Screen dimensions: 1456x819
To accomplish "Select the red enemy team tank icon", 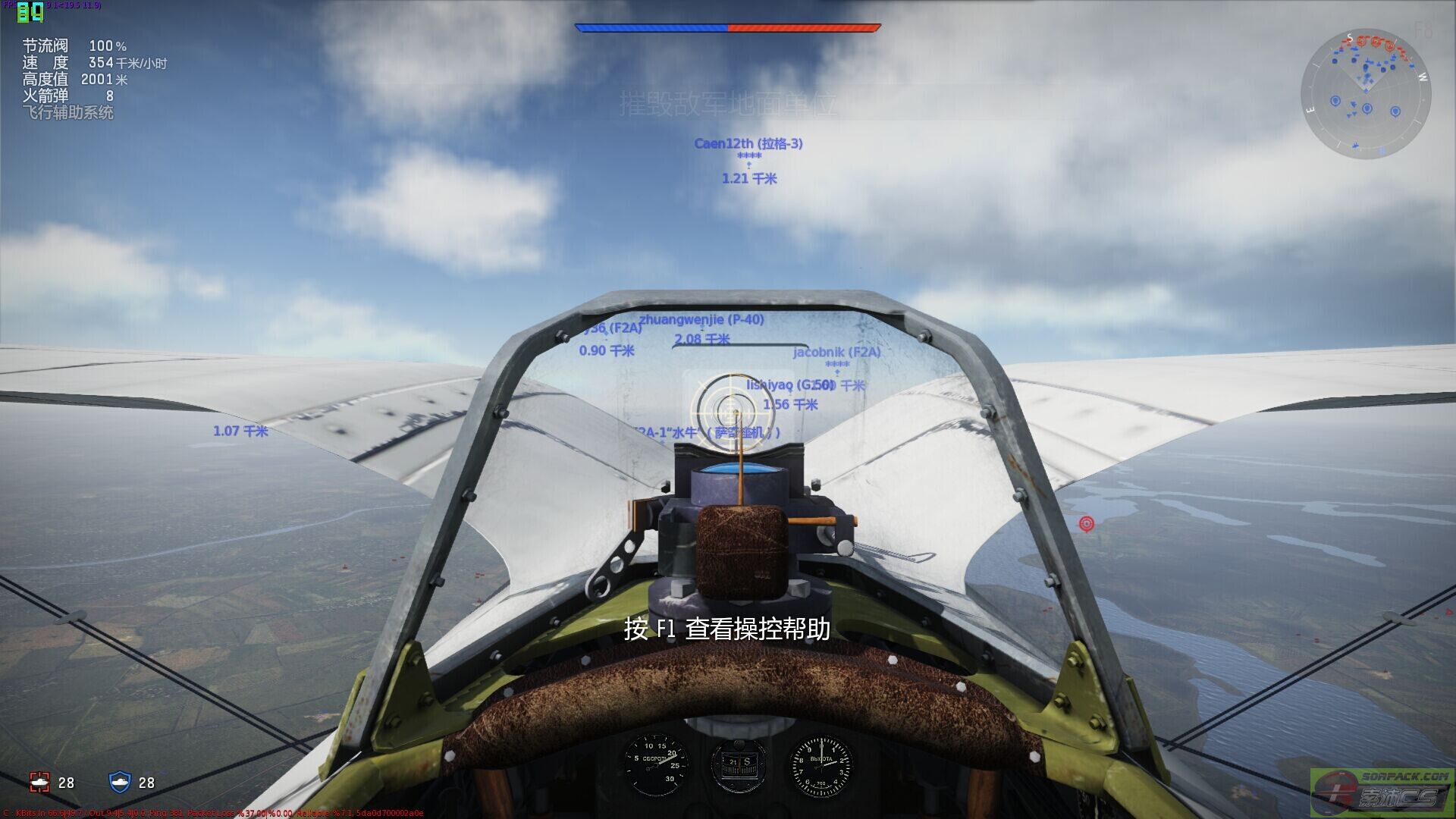I will 39,782.
